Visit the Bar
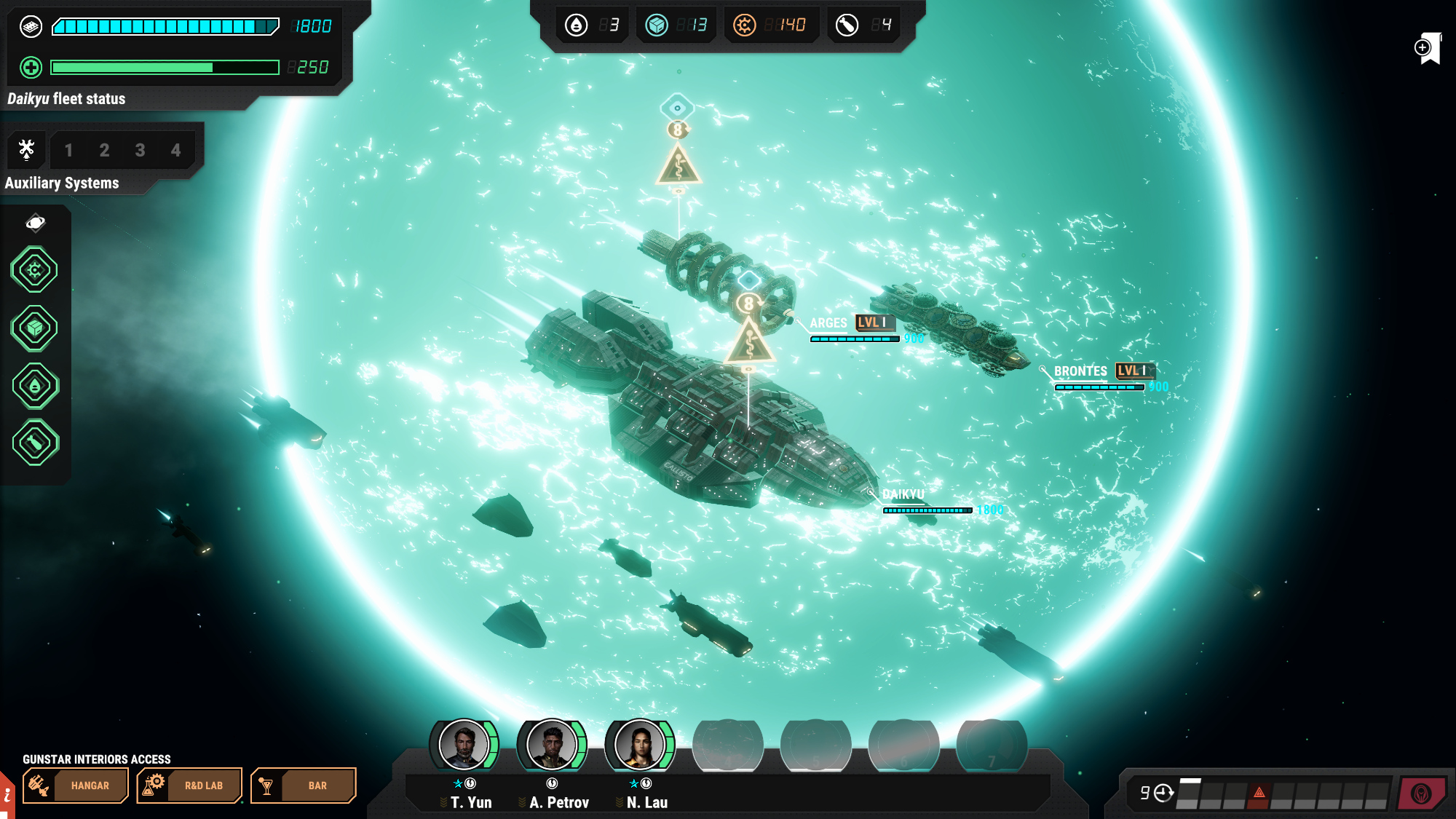The width and height of the screenshot is (1456, 819). tap(303, 786)
